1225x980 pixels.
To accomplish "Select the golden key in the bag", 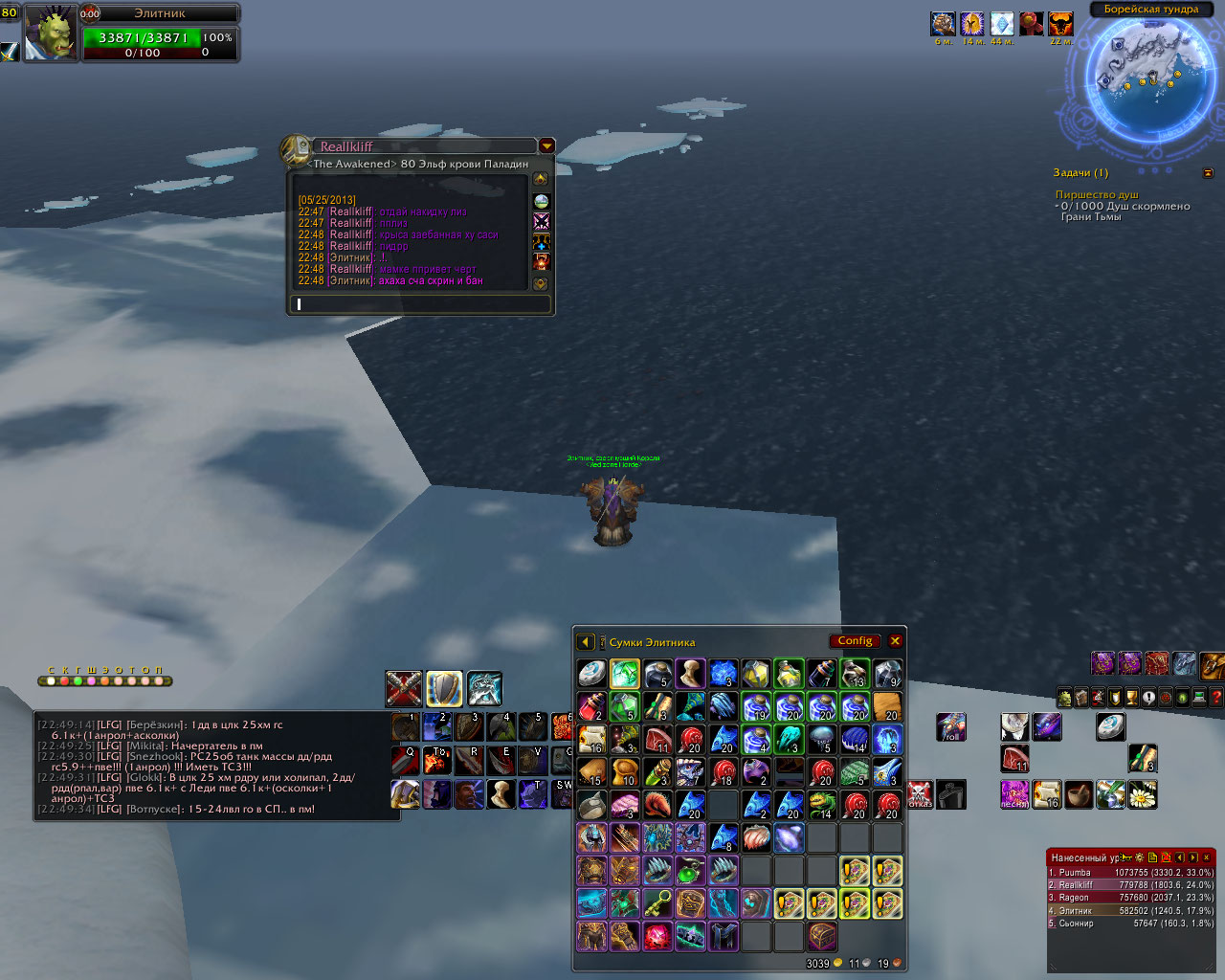I will point(657,902).
